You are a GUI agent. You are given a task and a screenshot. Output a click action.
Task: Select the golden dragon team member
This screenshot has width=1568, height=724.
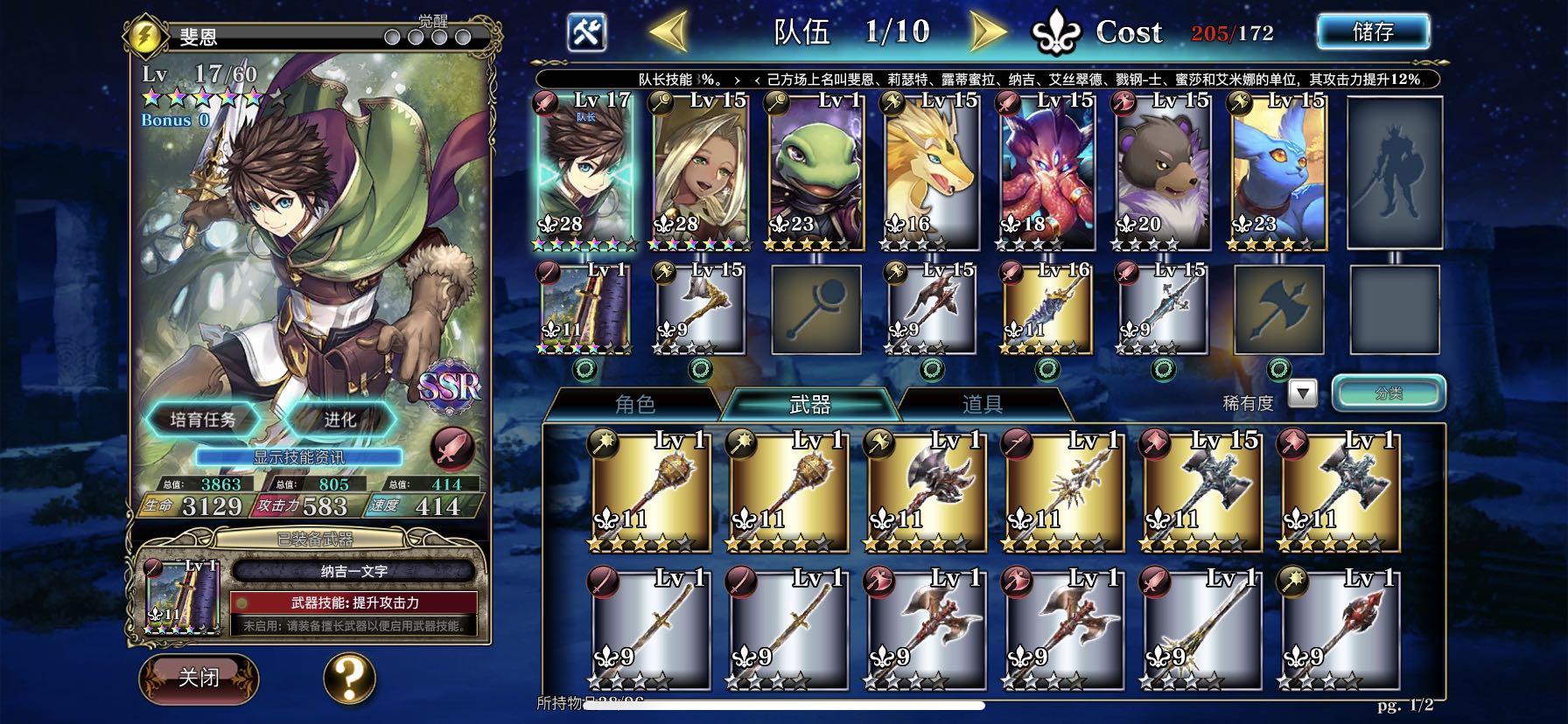tap(931, 171)
